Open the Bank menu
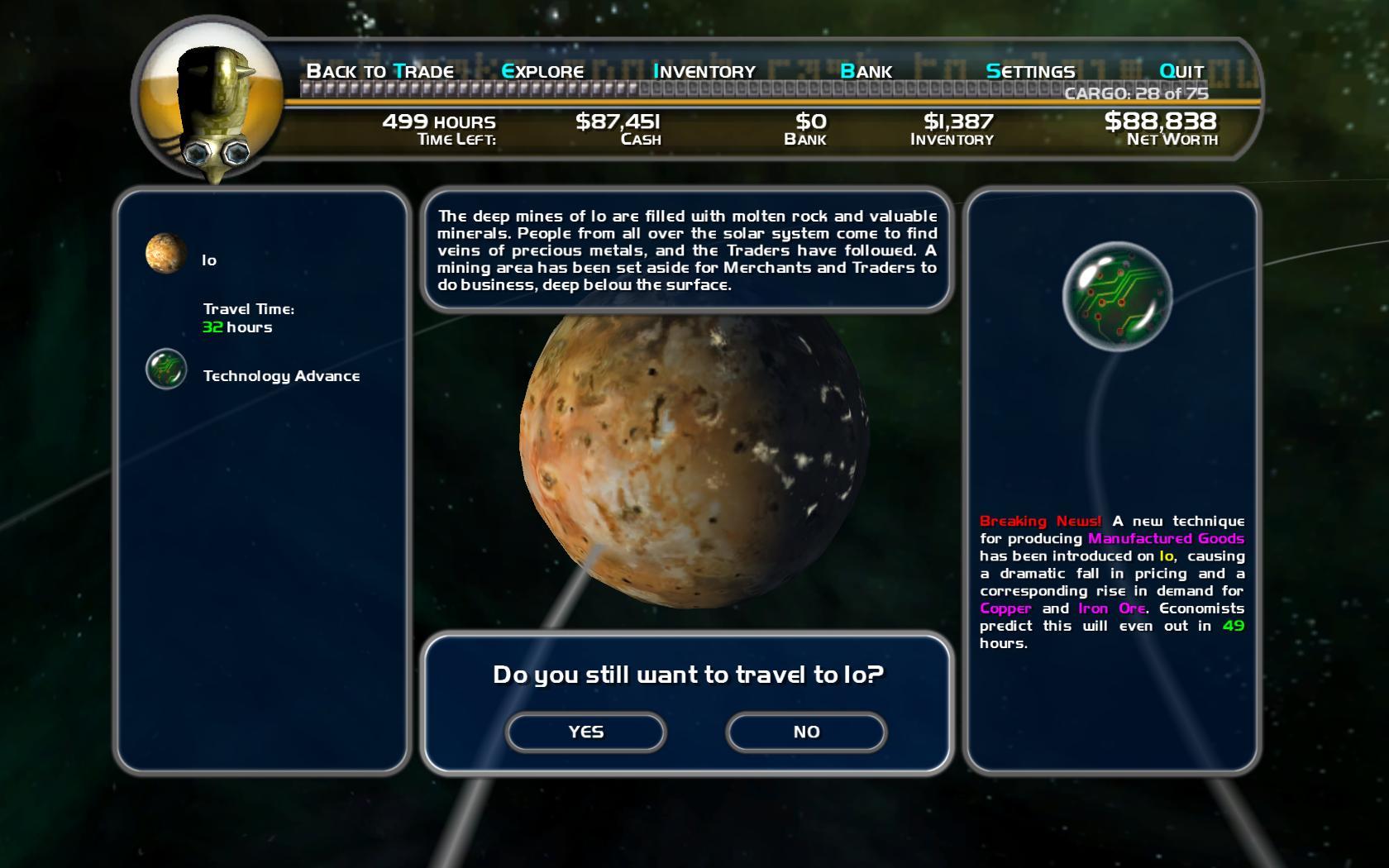 [x=866, y=71]
